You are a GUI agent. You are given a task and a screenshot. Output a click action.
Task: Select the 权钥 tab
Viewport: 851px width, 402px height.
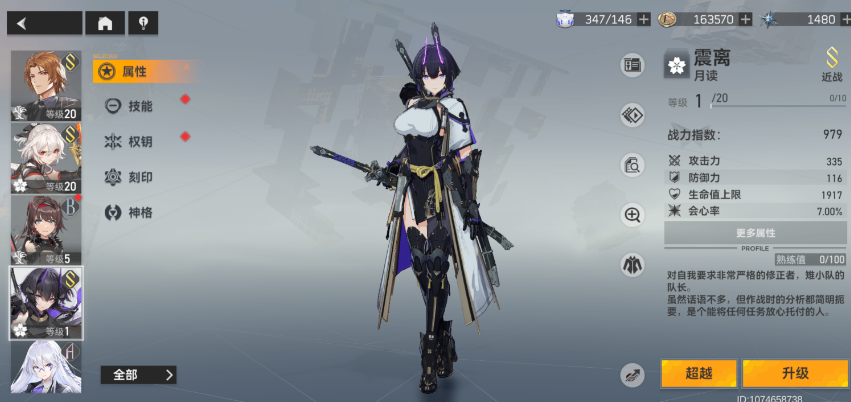(138, 141)
